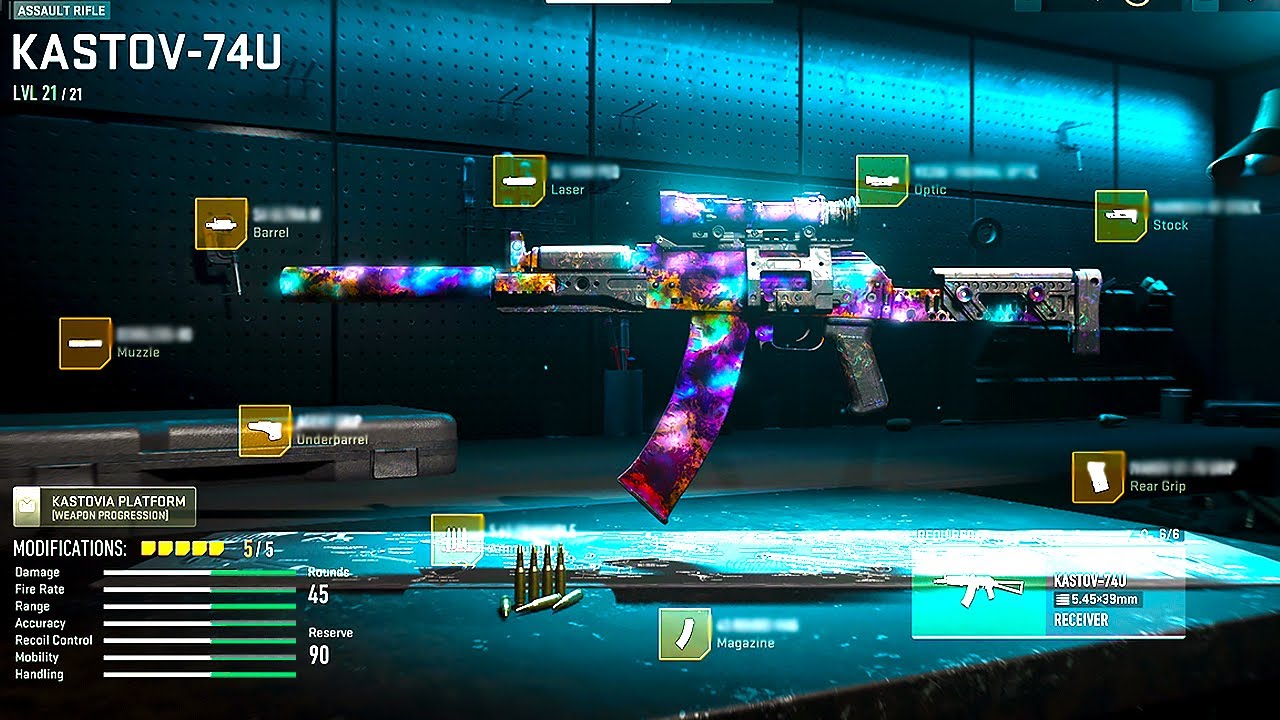Select the Magazine attachment slot
Screen dimensions: 1280x720
684,634
